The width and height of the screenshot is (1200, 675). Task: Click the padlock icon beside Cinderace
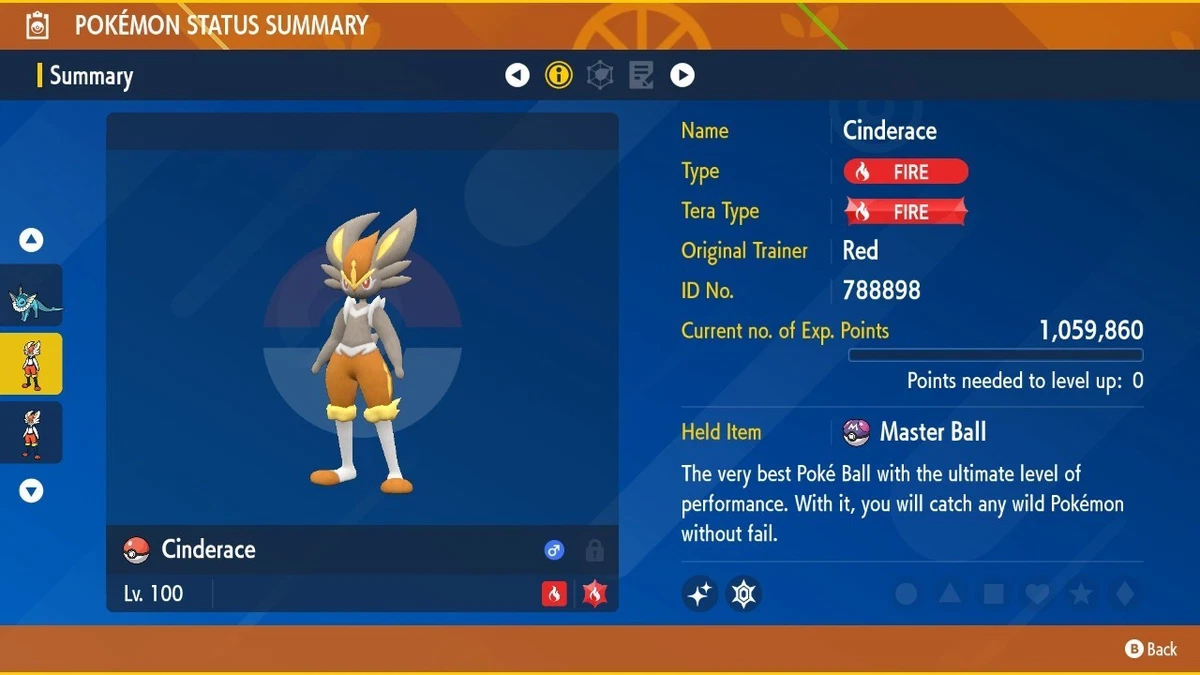594,550
